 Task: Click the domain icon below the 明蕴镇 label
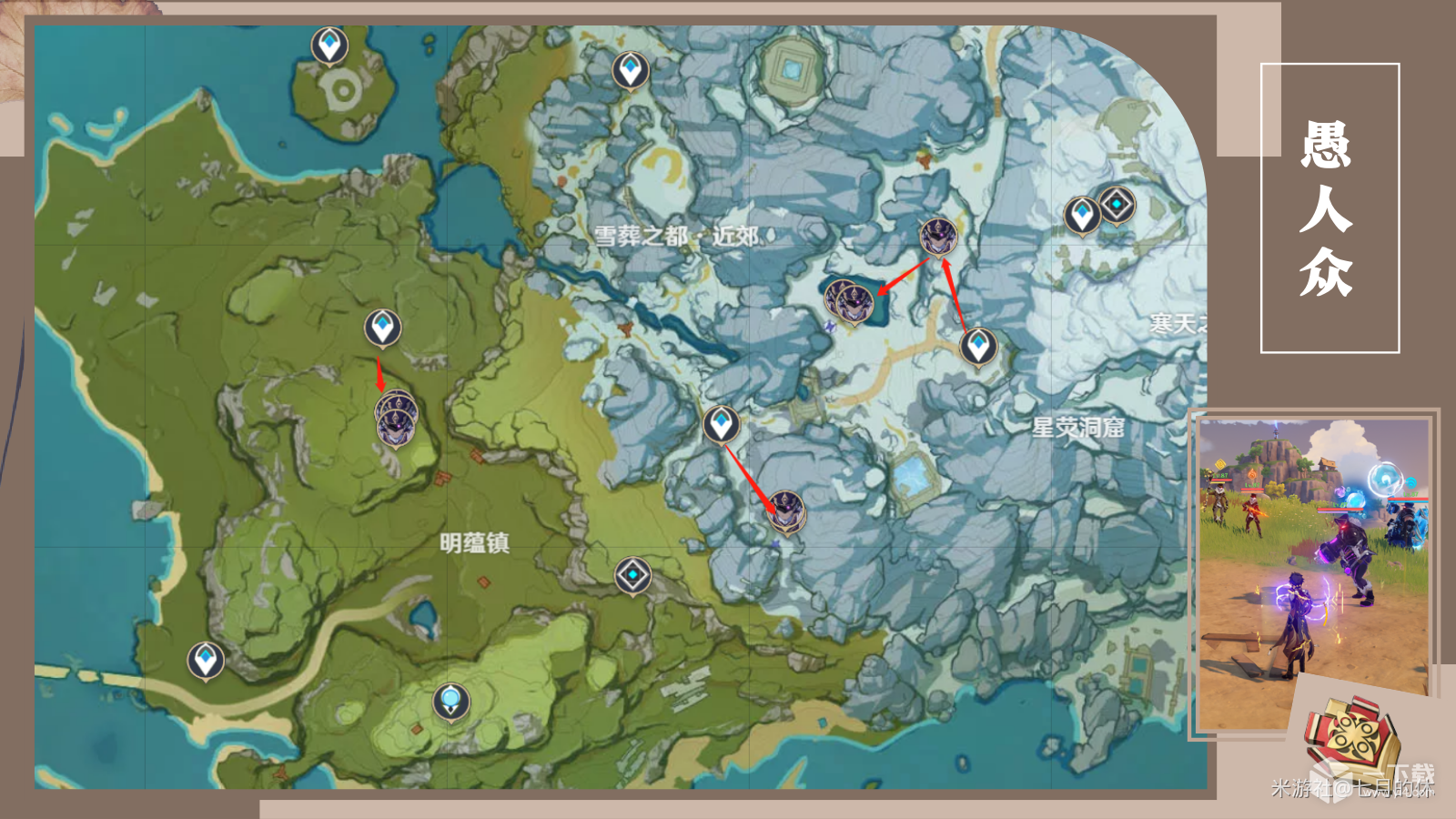coord(631,574)
